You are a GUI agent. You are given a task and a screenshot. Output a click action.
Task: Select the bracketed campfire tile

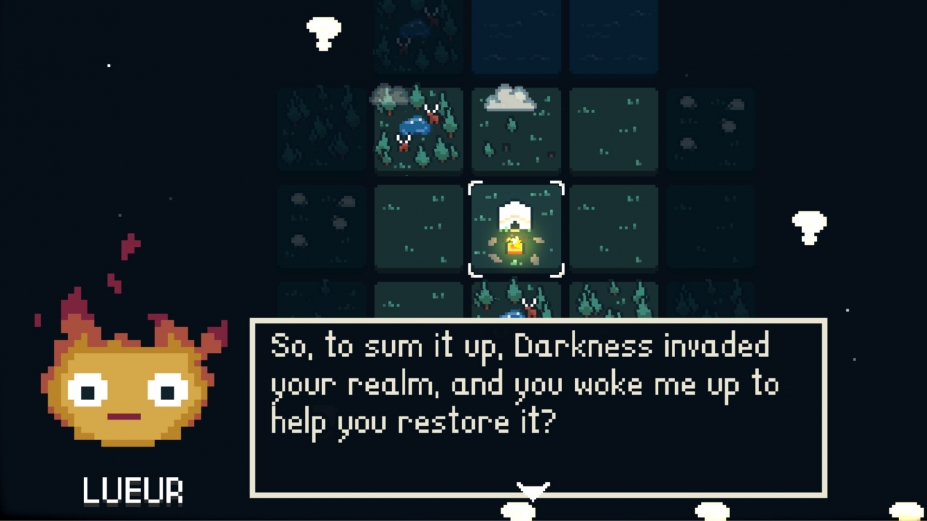[x=516, y=229]
